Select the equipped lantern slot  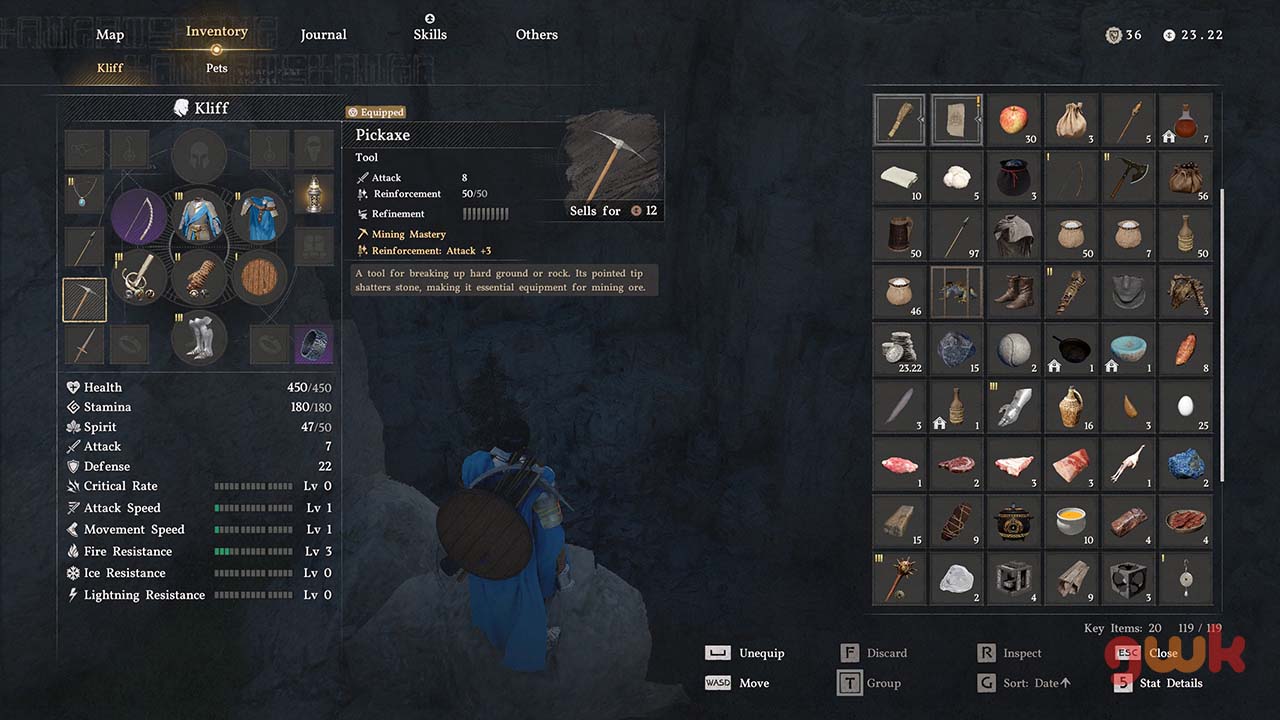coord(314,194)
